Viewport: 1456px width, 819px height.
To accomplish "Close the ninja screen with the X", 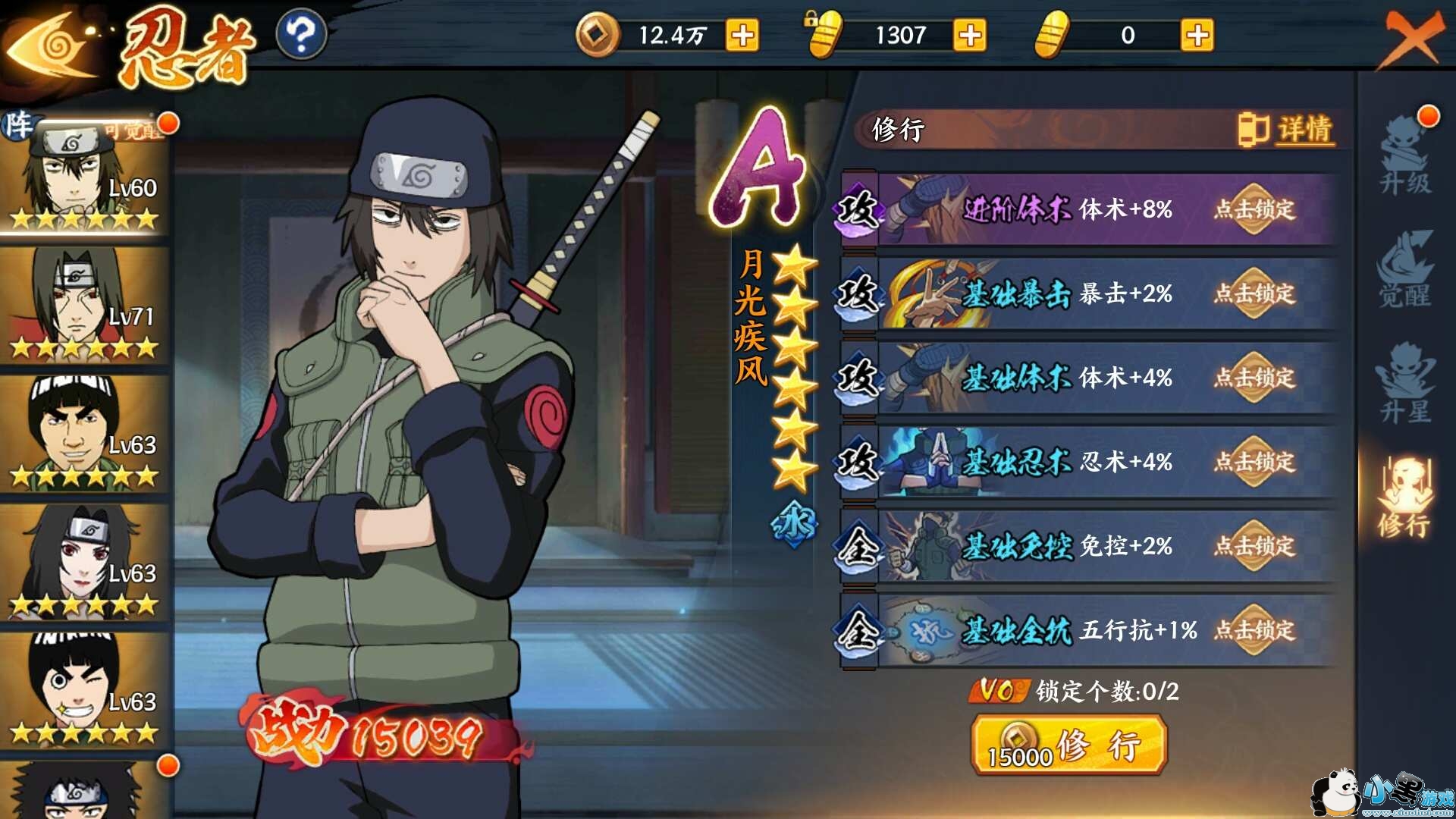I will pos(1412,38).
